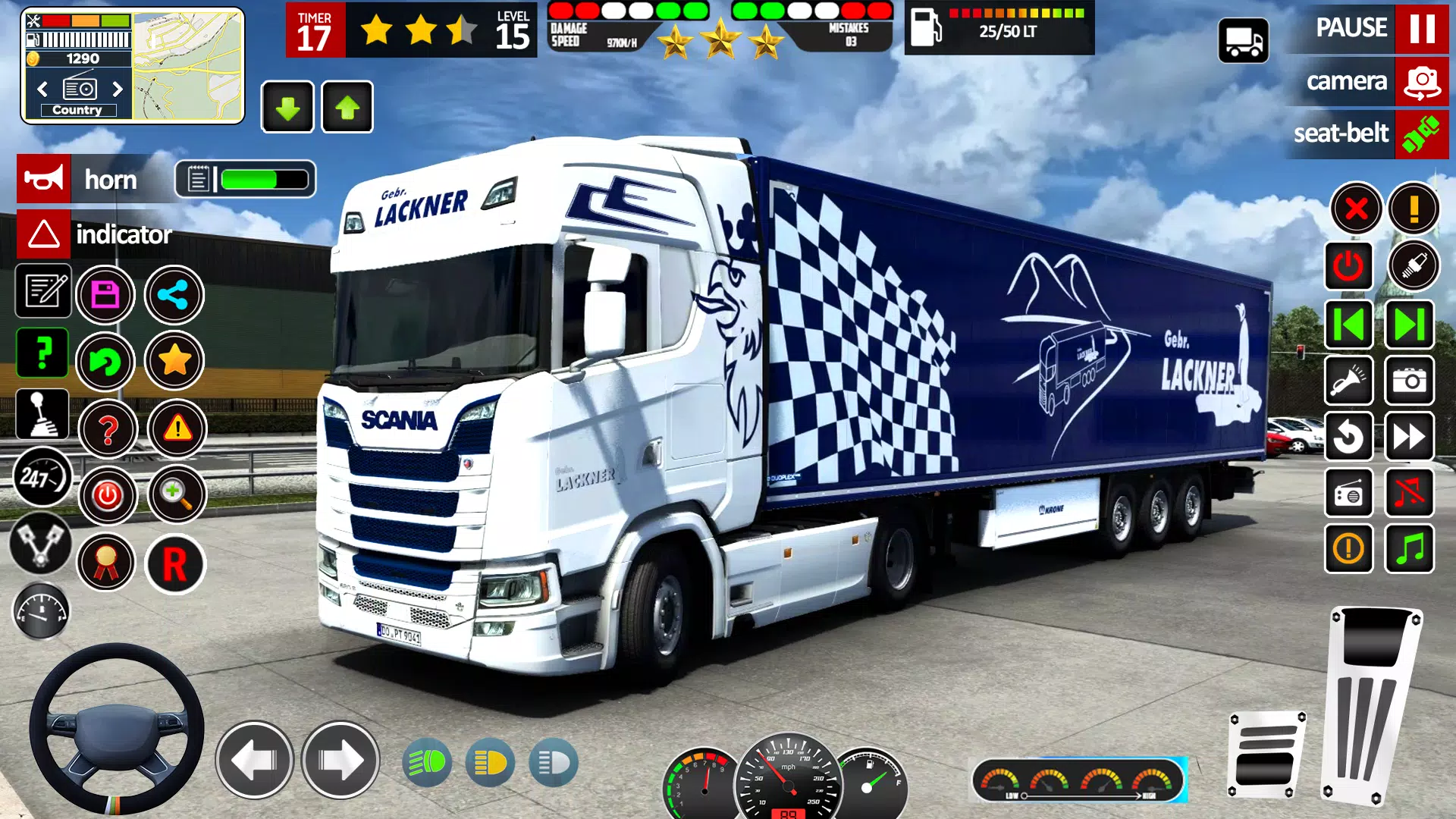The width and height of the screenshot is (1456, 819).
Task: Switch to next radio station with right chevron
Action: click(x=118, y=89)
